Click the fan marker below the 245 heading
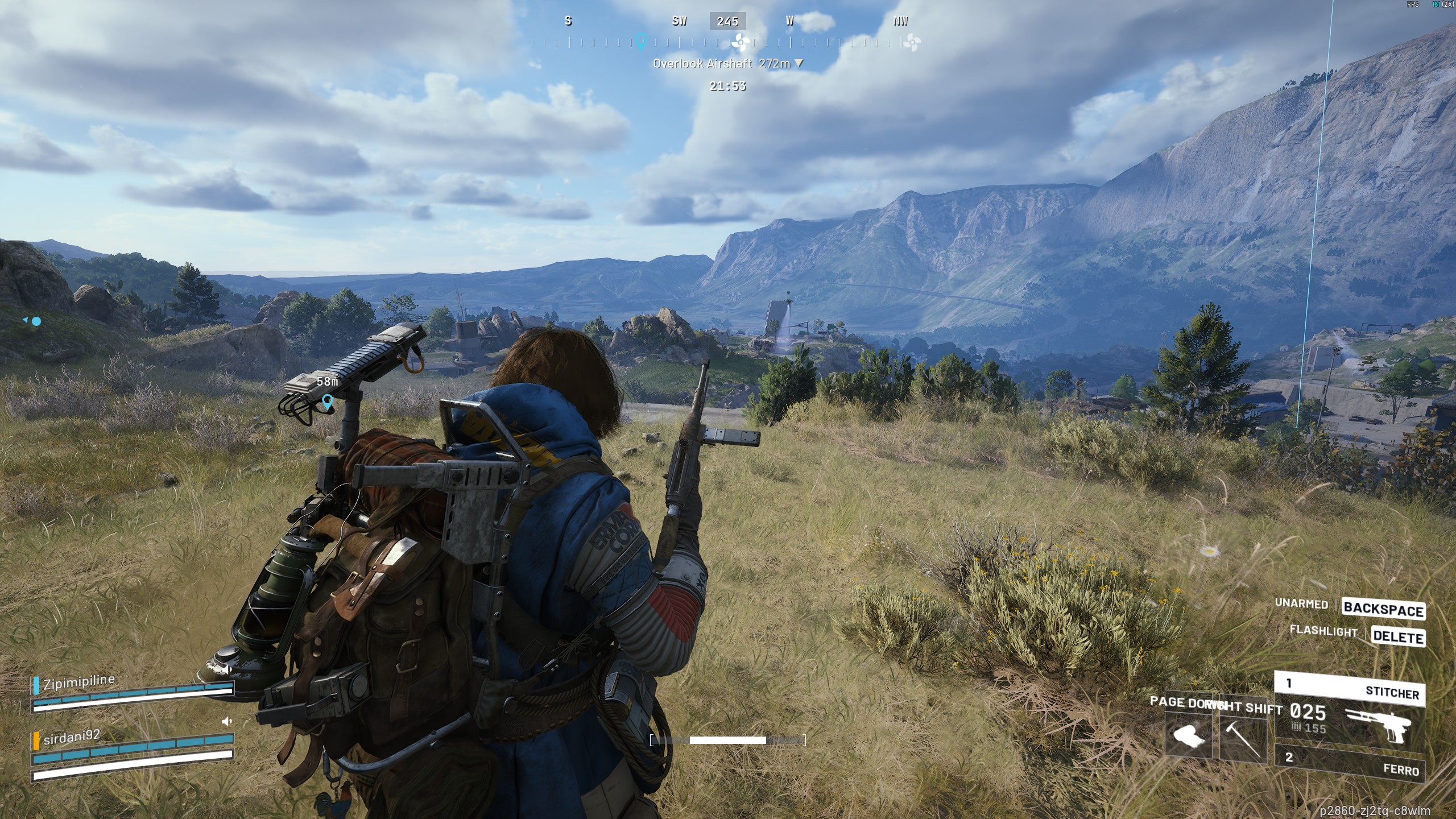The image size is (1456, 819). point(740,42)
